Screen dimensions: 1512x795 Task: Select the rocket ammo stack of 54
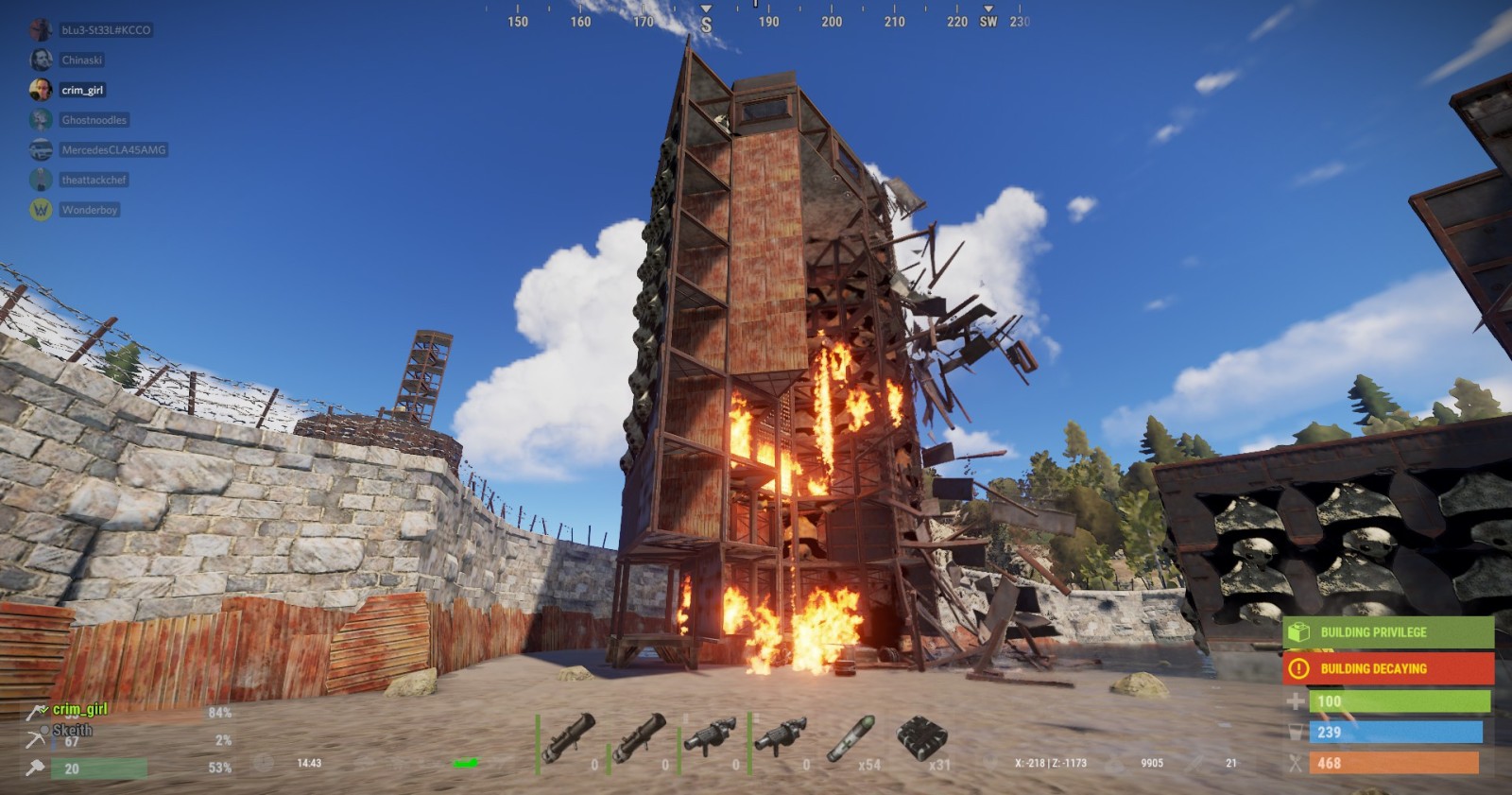[x=851, y=739]
